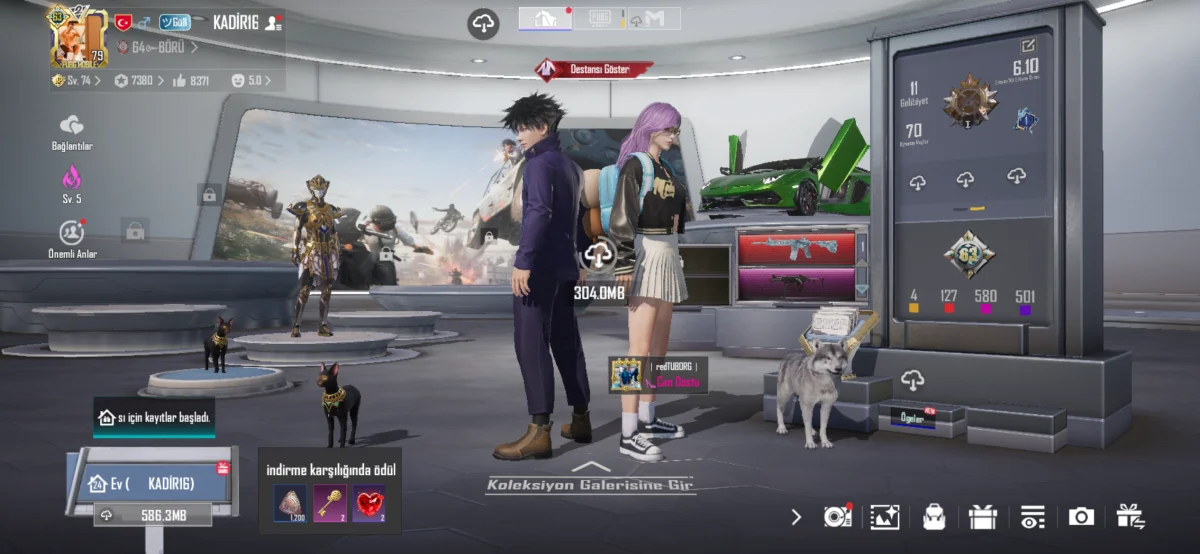Open the Sv. 74 level details
This screenshot has width=1200, height=554.
[76, 80]
